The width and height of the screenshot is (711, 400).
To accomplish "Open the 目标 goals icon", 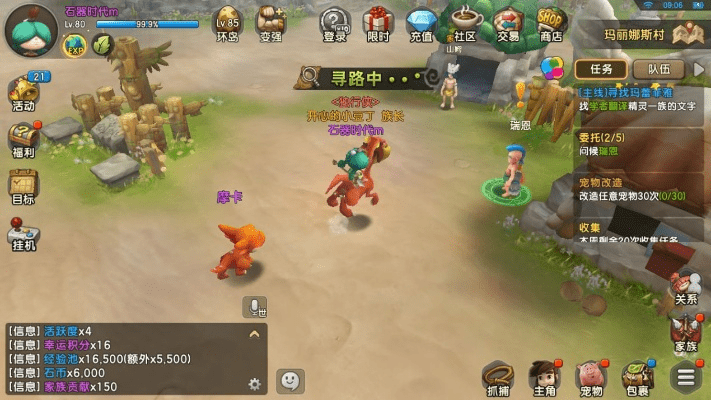I will pos(24,185).
